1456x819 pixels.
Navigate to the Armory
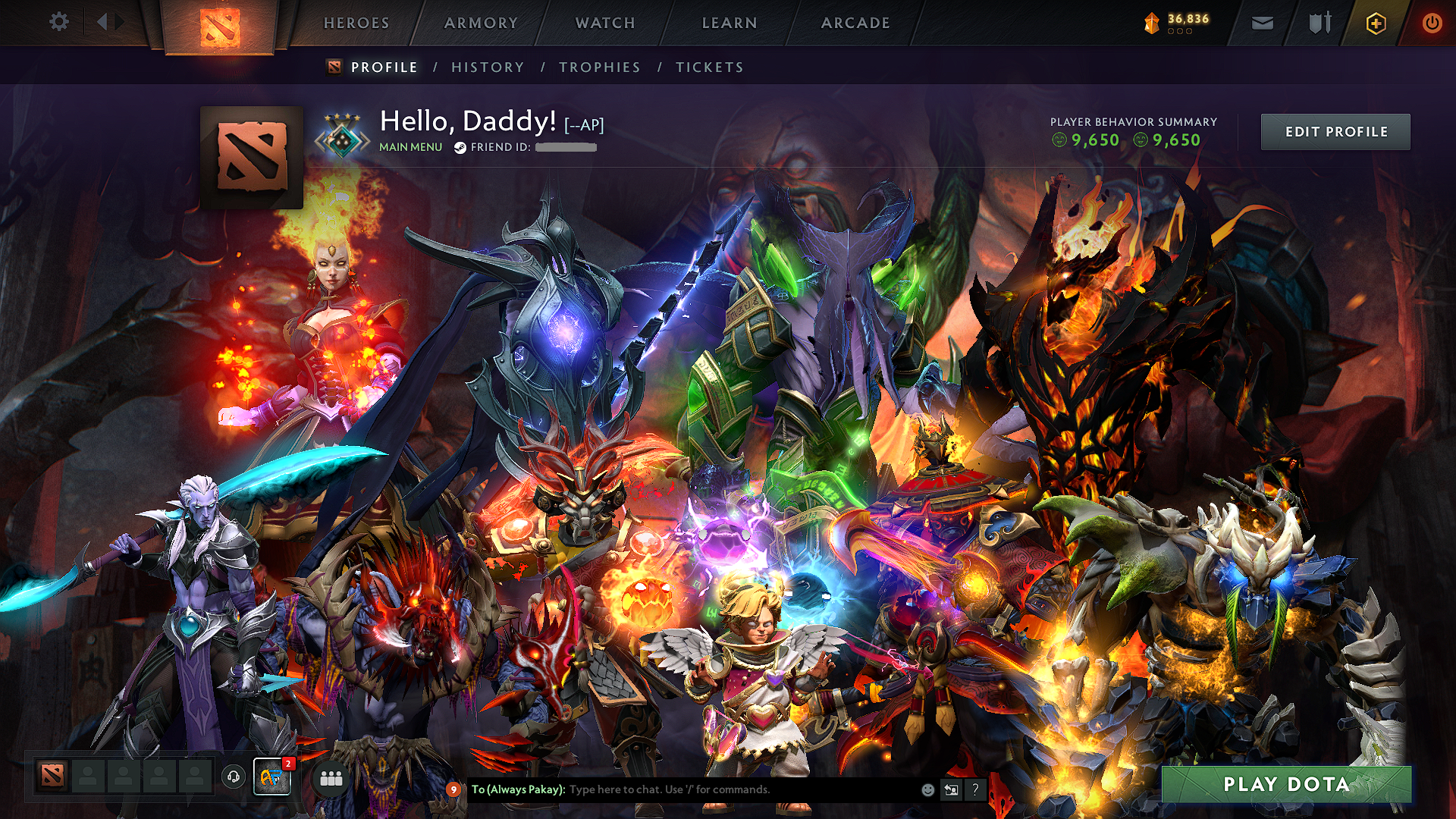pos(481,23)
